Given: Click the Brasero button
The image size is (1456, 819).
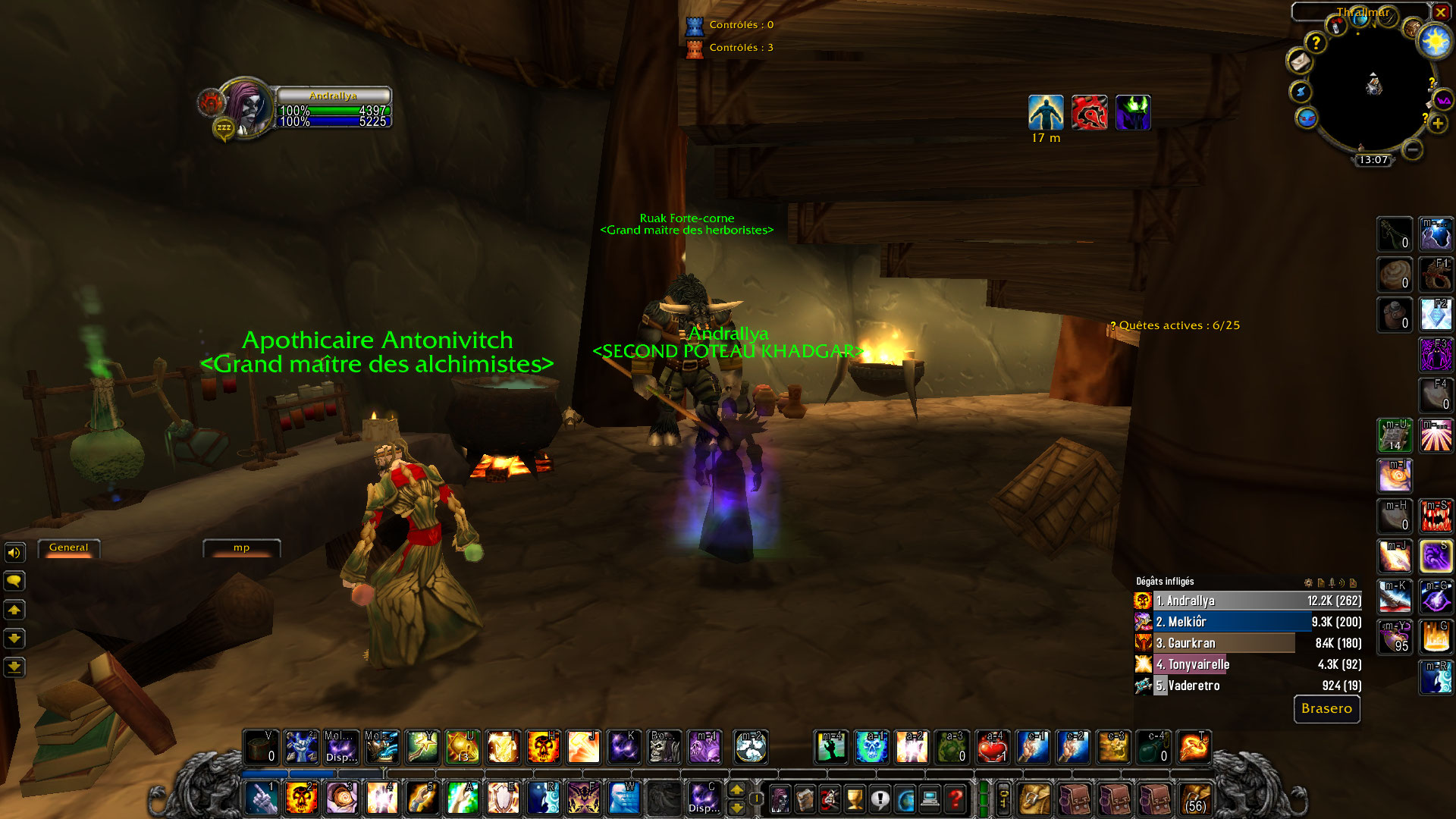Looking at the screenshot, I should [1326, 710].
